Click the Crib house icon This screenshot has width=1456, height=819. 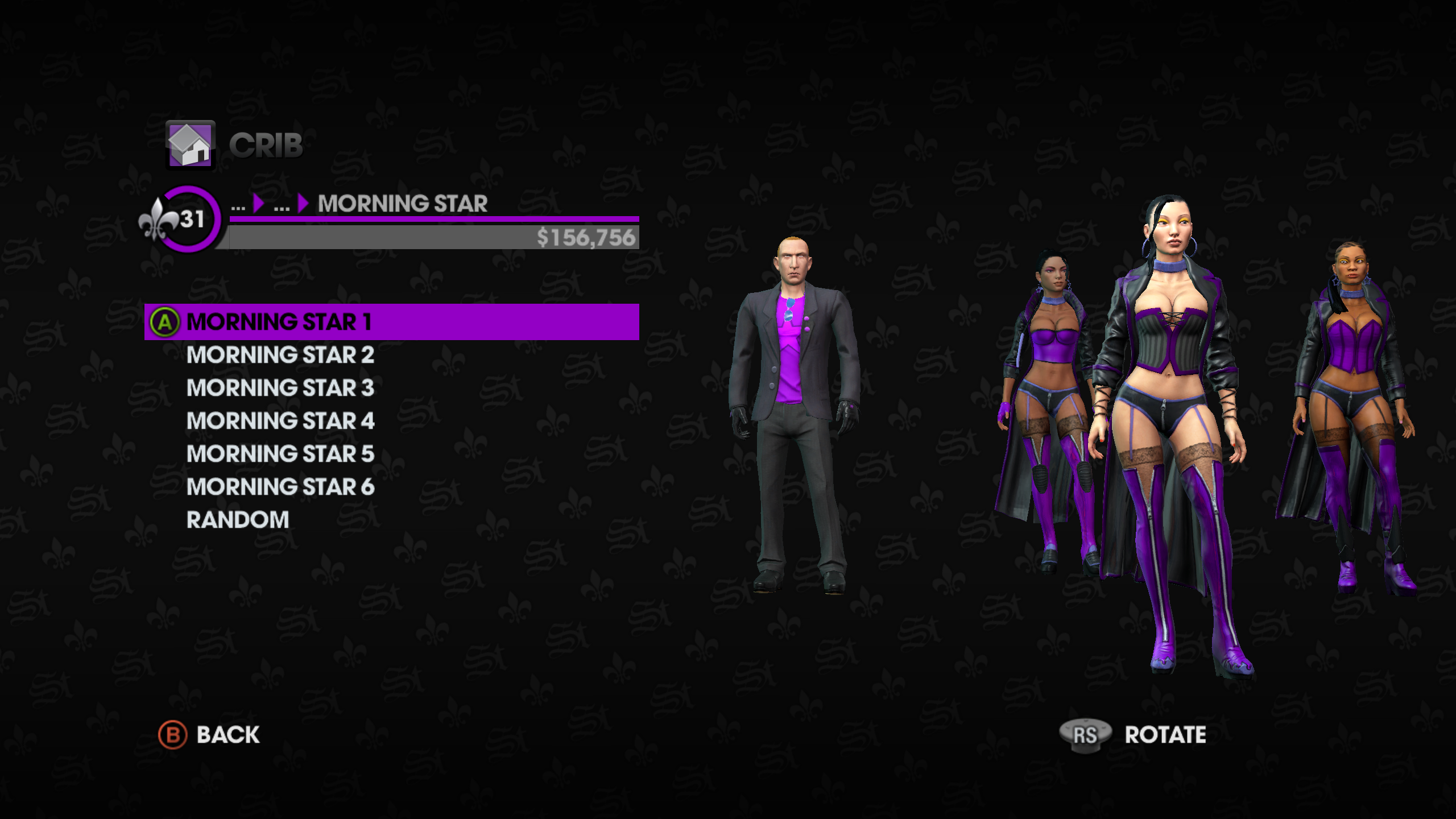click(190, 145)
